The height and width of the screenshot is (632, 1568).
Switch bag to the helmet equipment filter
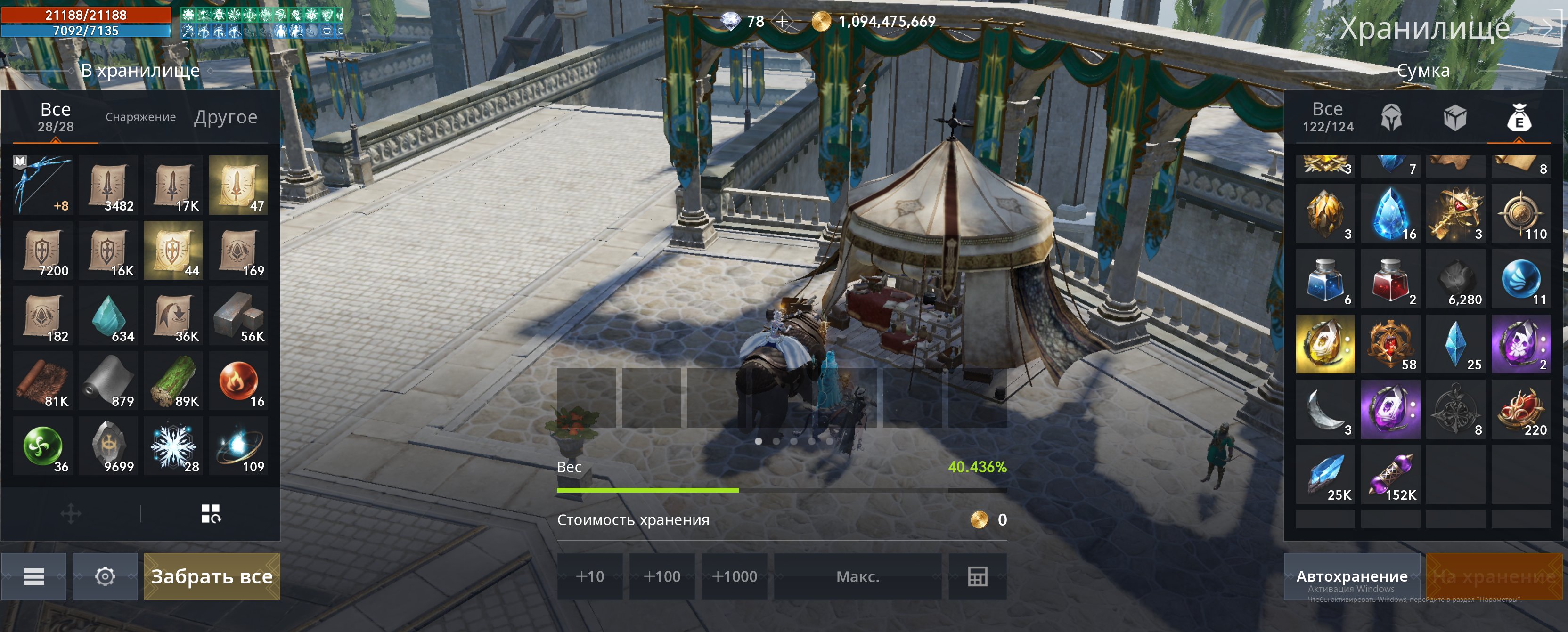(1391, 117)
